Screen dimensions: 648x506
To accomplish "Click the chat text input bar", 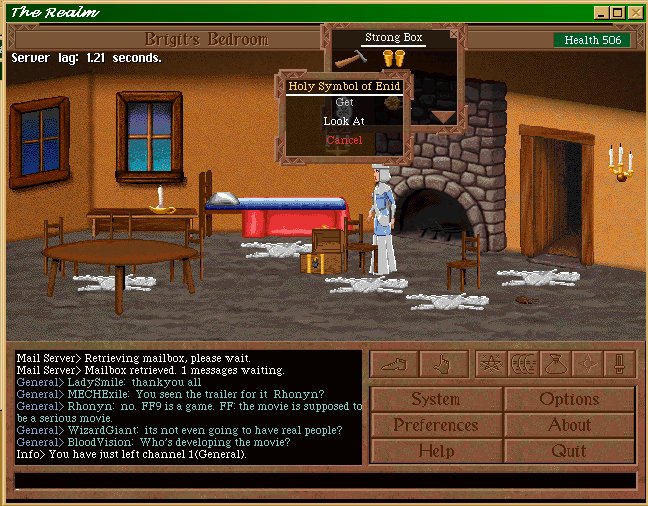I will coord(324,481).
